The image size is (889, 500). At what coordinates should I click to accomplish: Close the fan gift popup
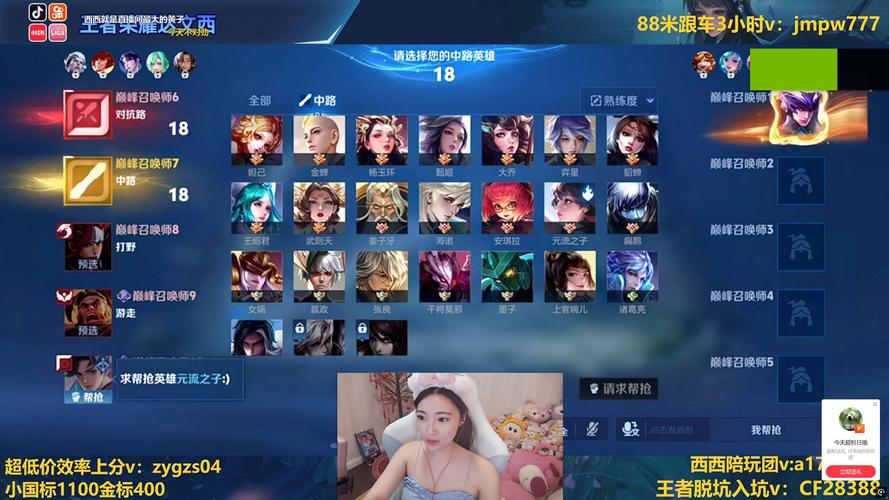tap(874, 405)
